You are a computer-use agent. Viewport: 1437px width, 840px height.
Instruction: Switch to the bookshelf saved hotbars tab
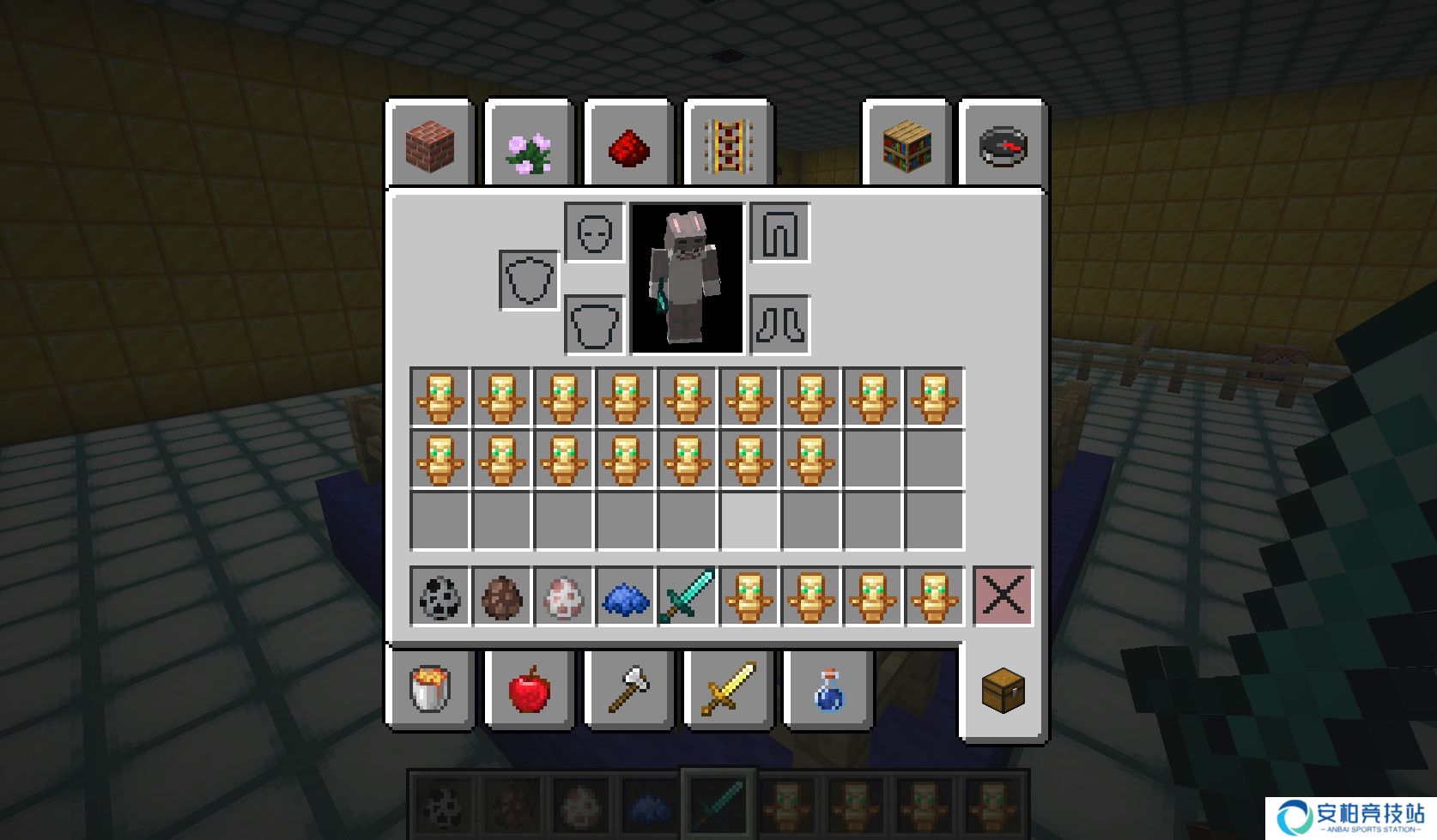[x=906, y=146]
